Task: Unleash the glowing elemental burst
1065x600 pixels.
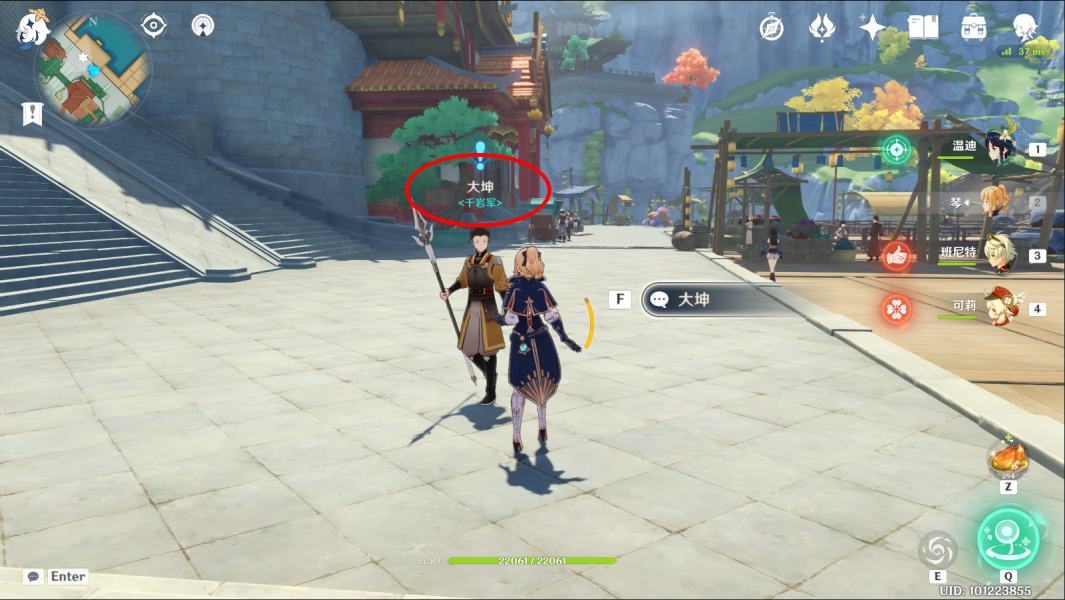Action: pyautogui.click(x=1008, y=538)
